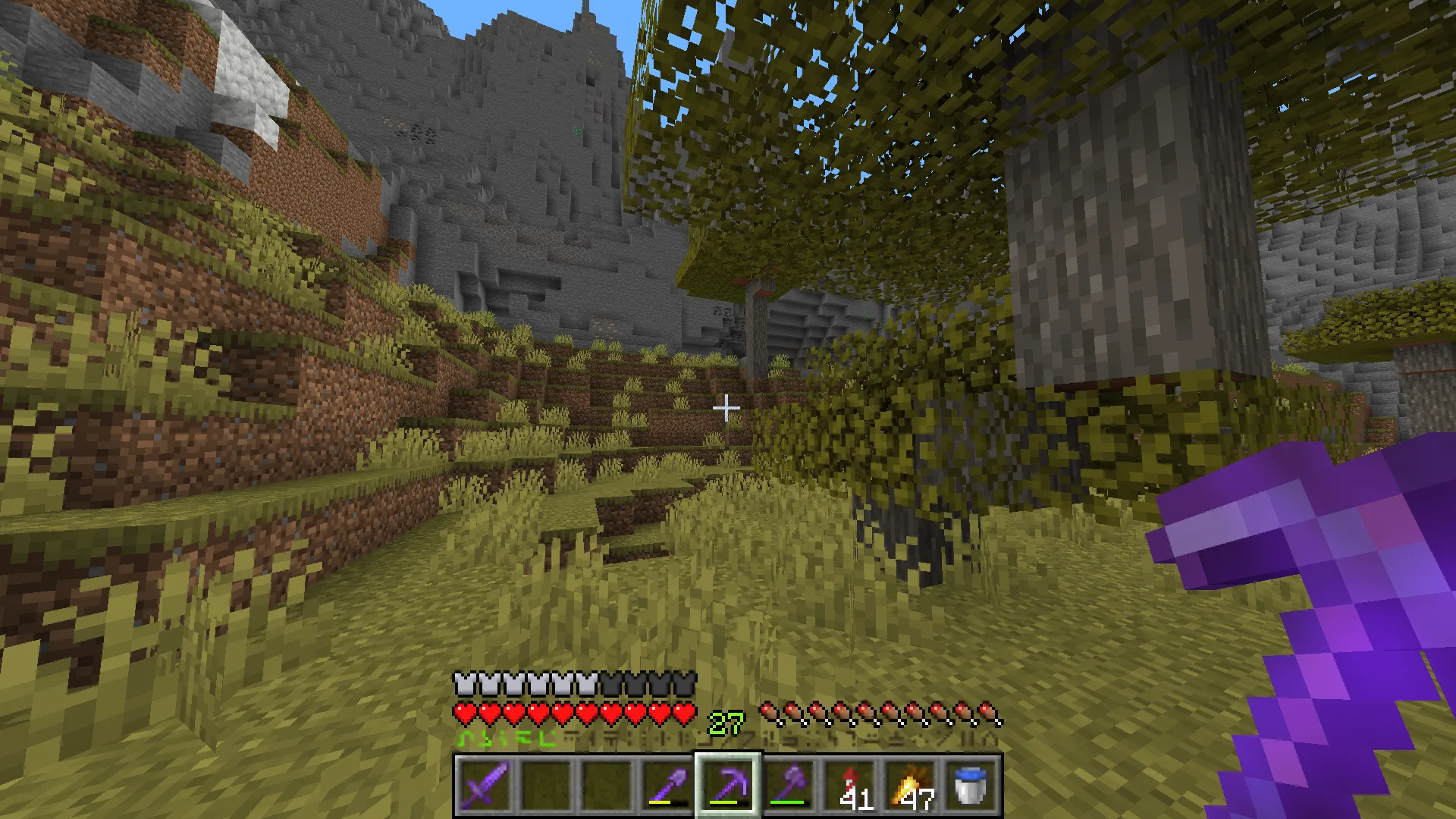This screenshot has width=1456, height=819.
Task: Switch to the enchanted axe slot
Action: pyautogui.click(x=789, y=785)
